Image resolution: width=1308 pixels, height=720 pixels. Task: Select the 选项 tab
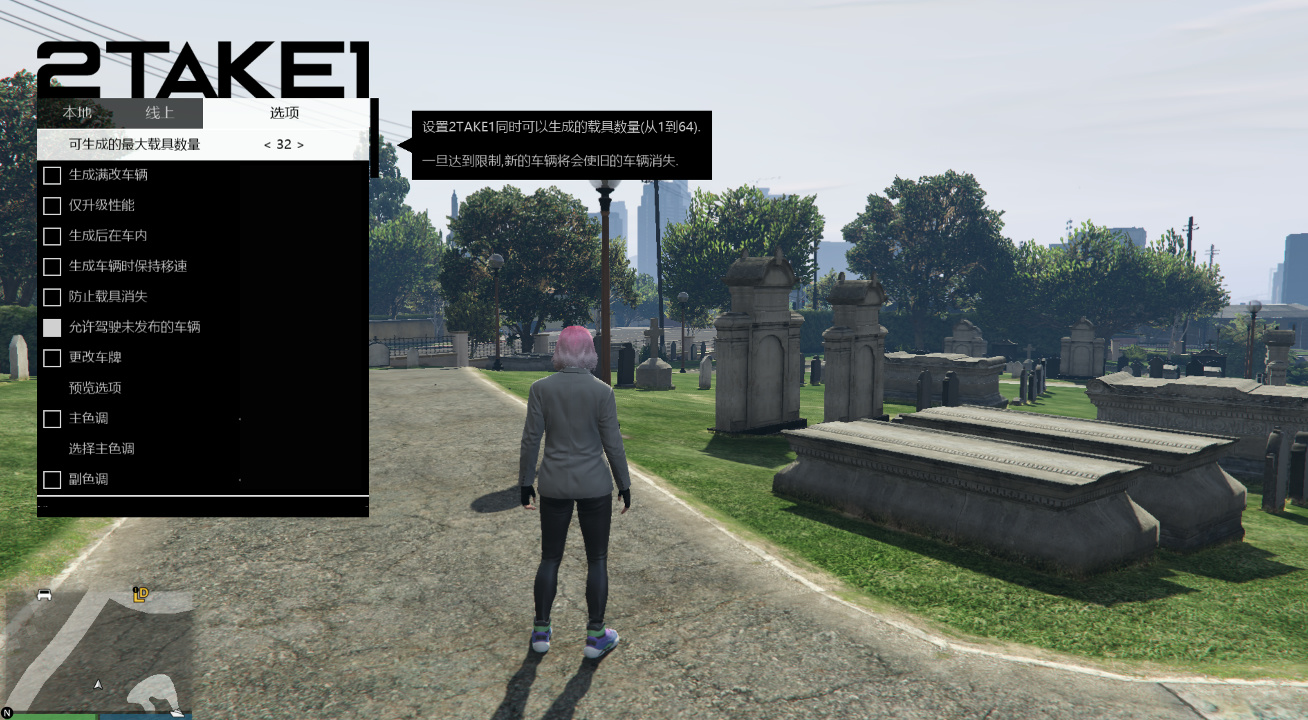click(284, 112)
